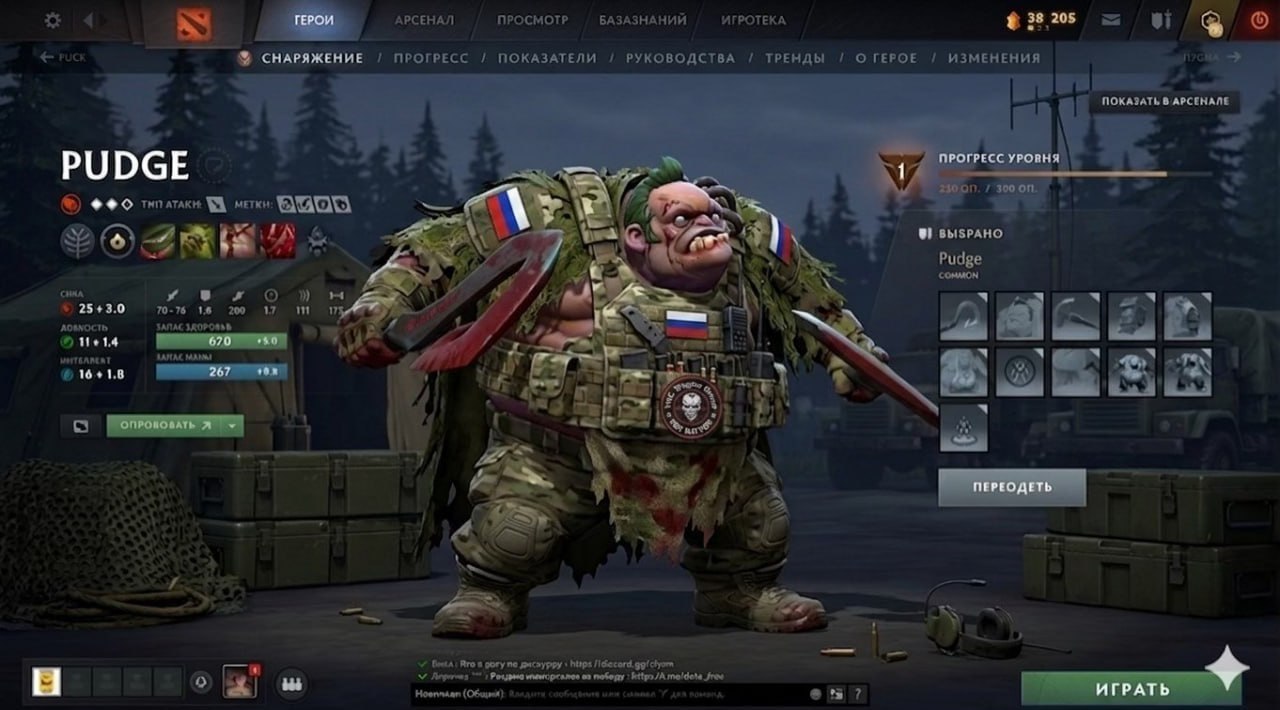1280x710 pixels.
Task: Go to the ПРОСМОТР tab
Action: tap(532, 20)
